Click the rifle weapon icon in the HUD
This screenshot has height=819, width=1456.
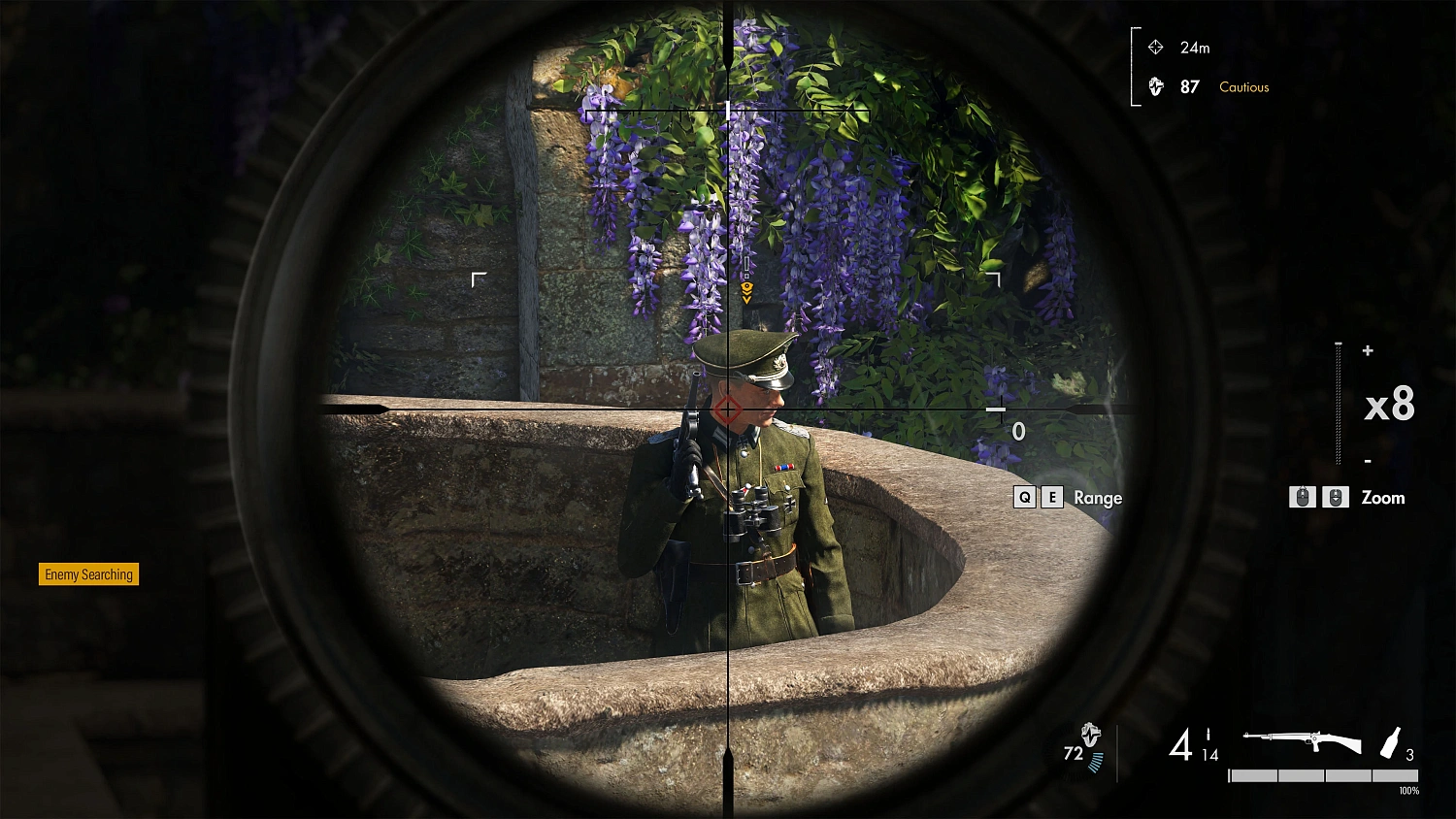point(1301,740)
